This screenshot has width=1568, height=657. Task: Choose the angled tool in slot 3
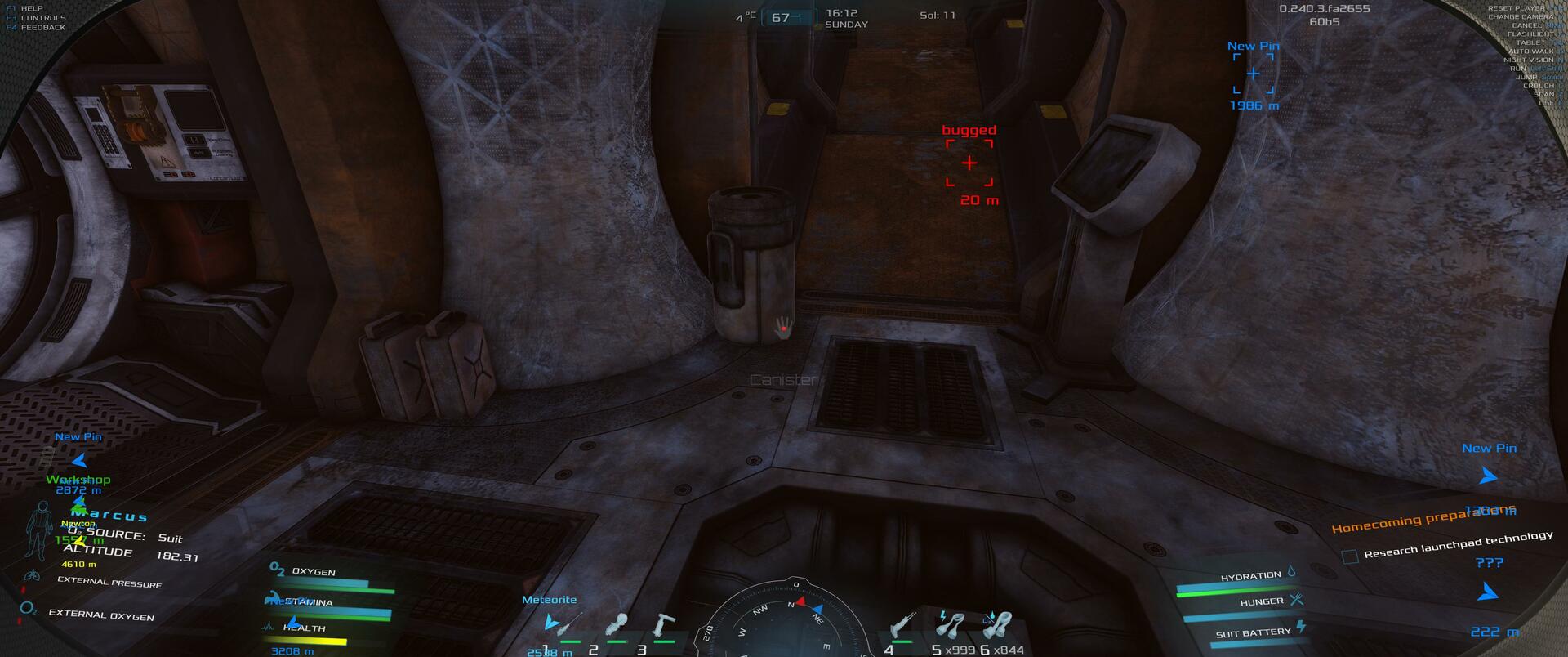(663, 626)
